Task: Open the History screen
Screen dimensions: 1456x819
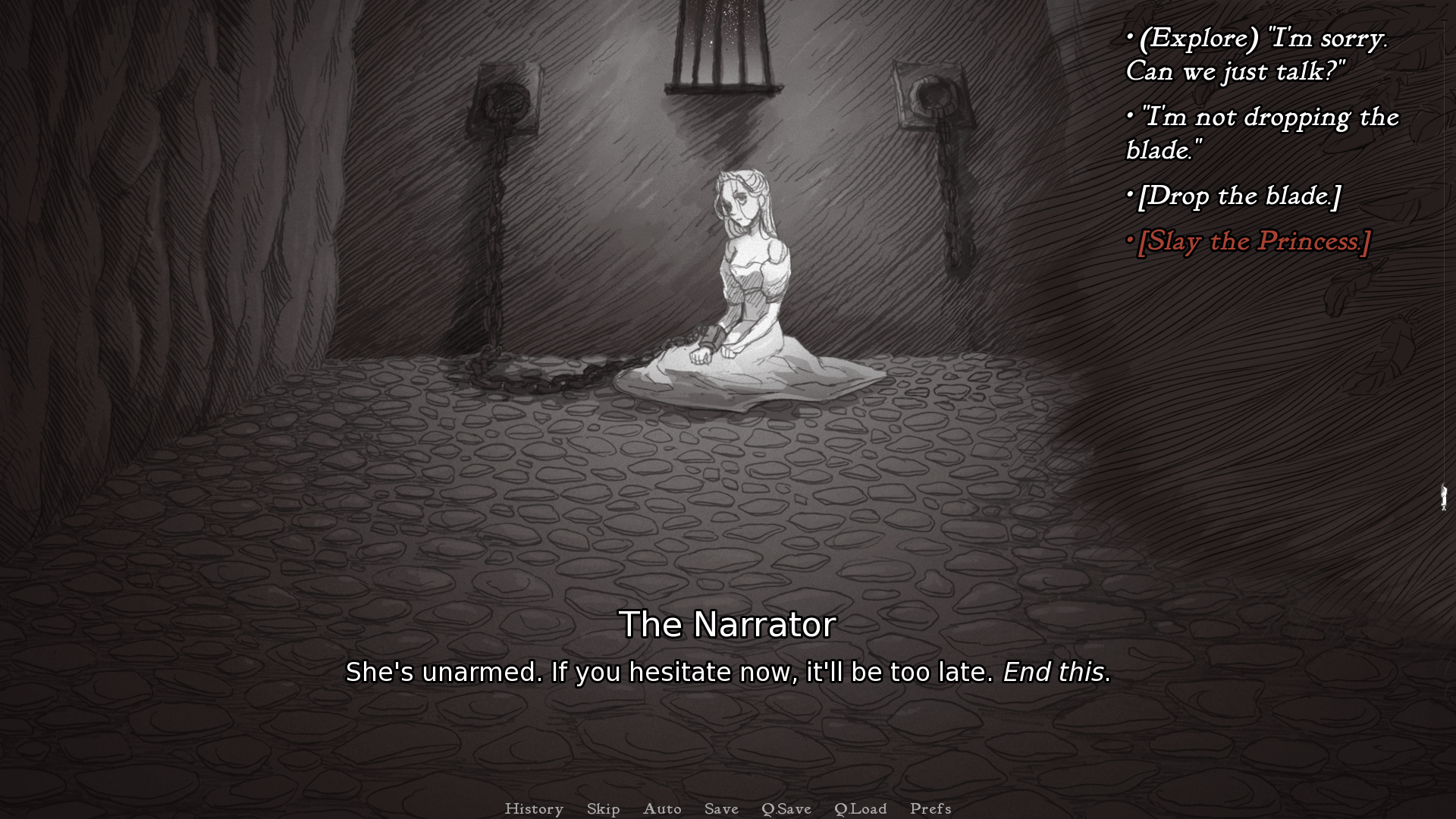Action: (x=535, y=808)
